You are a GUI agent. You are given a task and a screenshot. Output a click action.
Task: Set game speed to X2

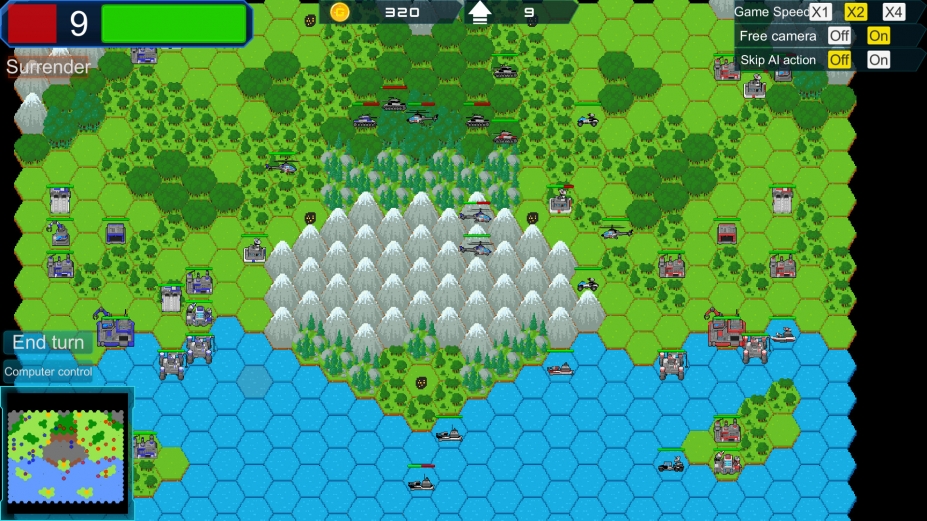click(856, 12)
